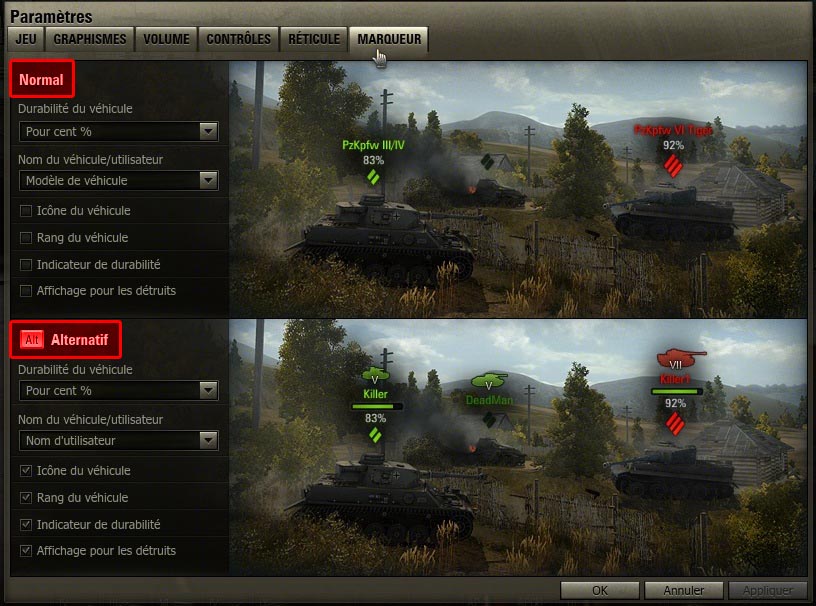Expand the 'Nom d'utilisateur' dropdown

(x=118, y=441)
